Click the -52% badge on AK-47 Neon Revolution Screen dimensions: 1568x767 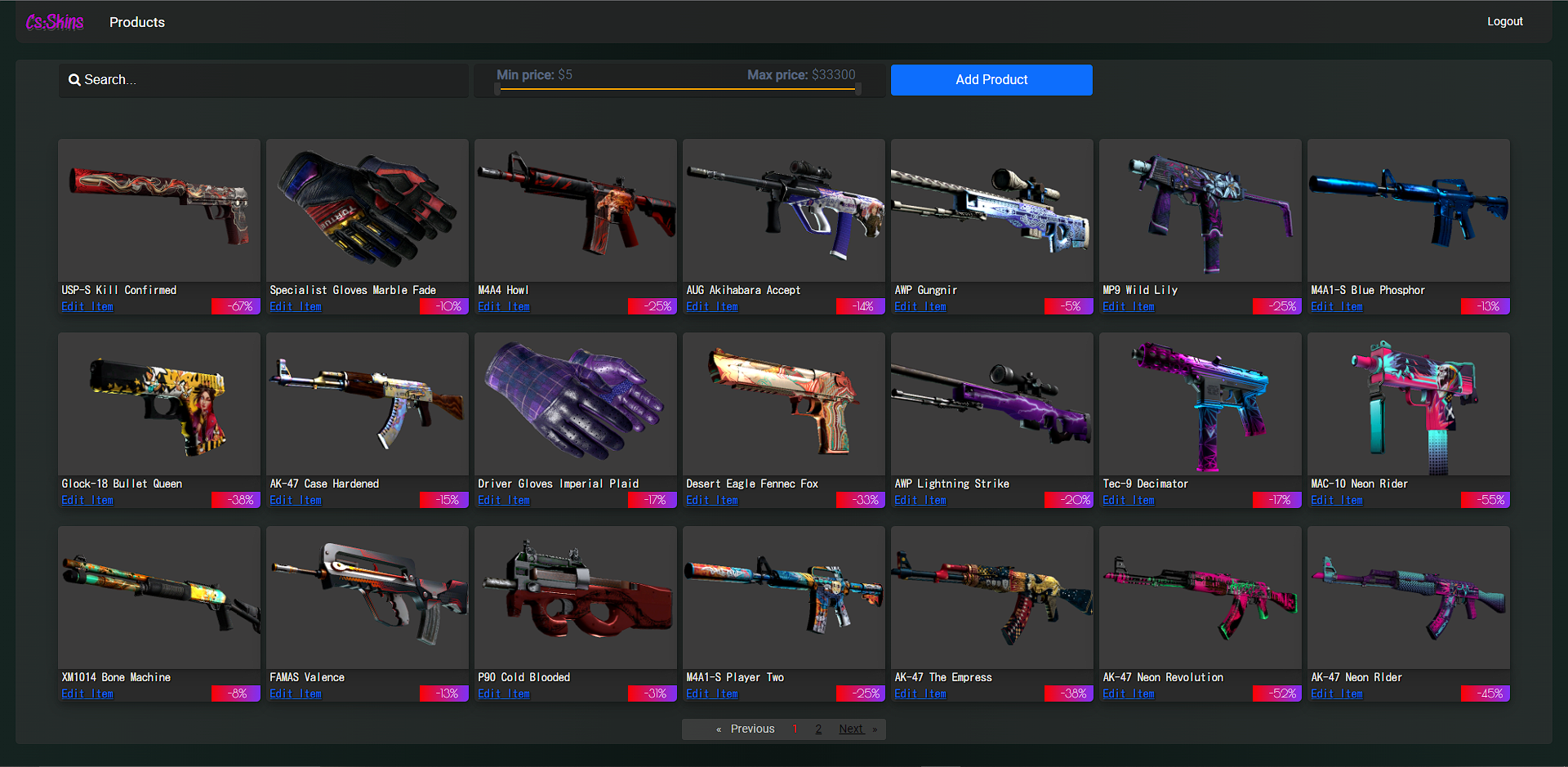(1276, 693)
